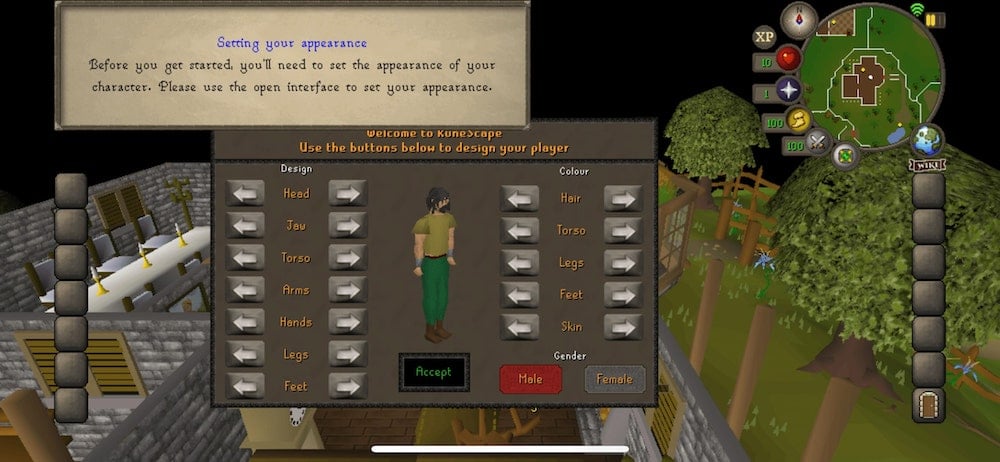Cycle to the next Legs colour
The width and height of the screenshot is (1000, 462).
(x=623, y=262)
